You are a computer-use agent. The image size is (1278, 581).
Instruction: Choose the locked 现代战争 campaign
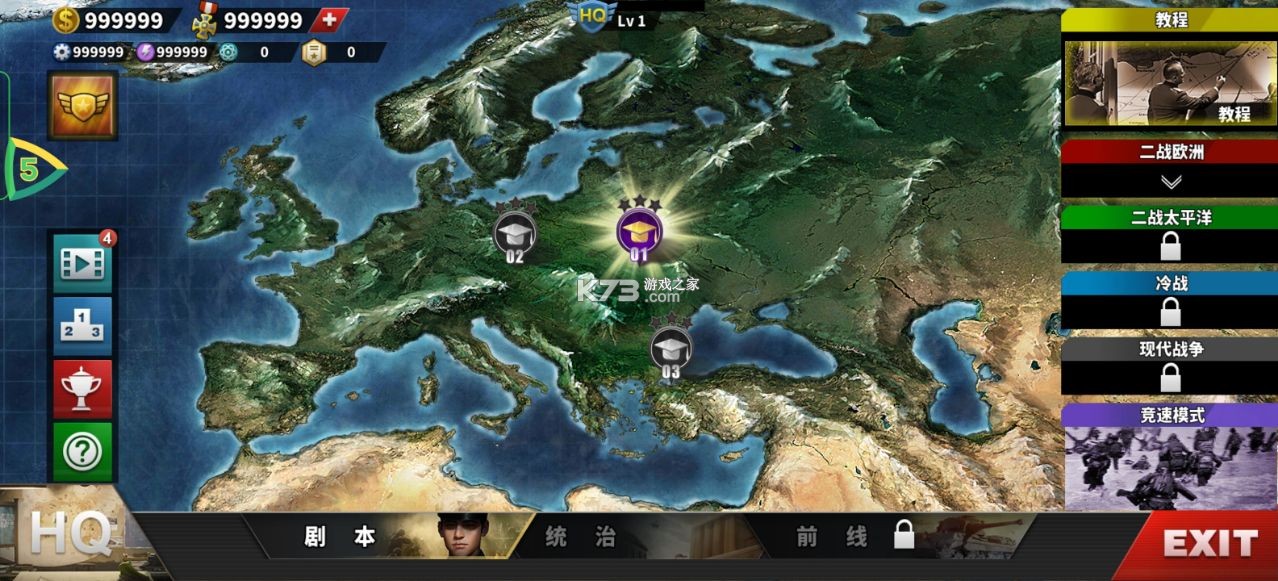tap(1170, 376)
